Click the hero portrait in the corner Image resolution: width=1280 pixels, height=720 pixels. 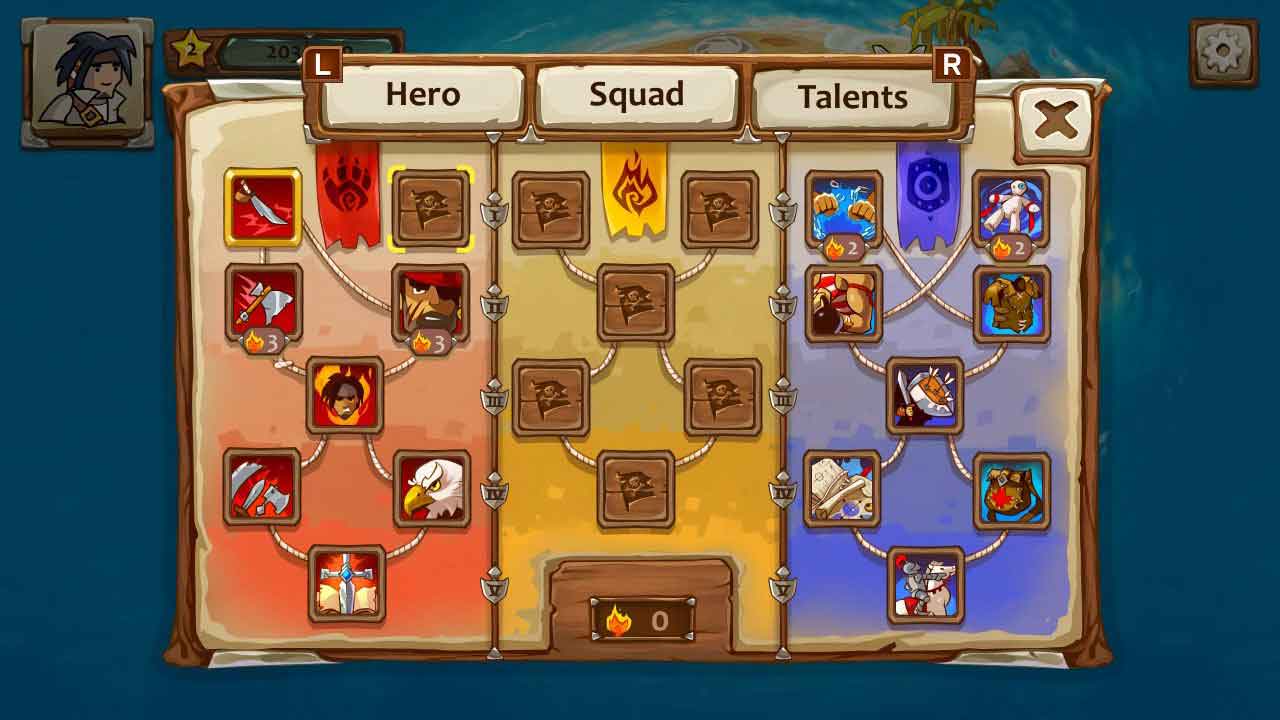(x=88, y=82)
